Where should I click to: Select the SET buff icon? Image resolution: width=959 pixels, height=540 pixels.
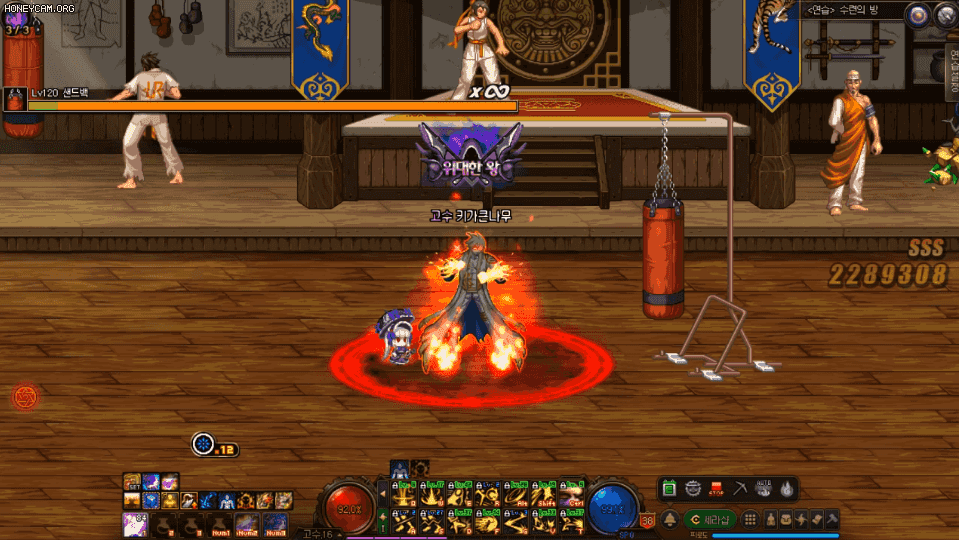[132, 482]
